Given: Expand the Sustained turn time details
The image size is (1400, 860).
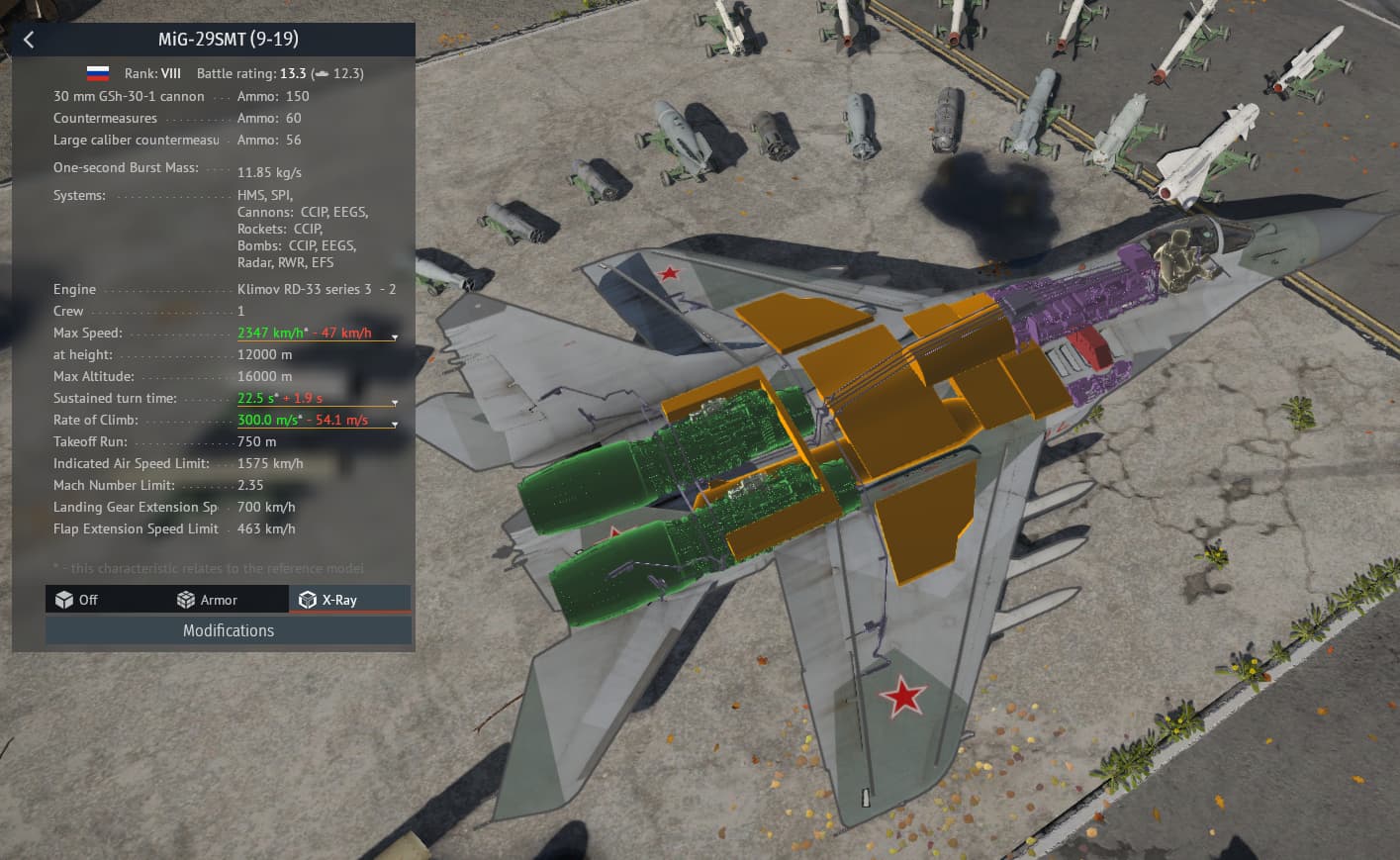Looking at the screenshot, I should (394, 402).
